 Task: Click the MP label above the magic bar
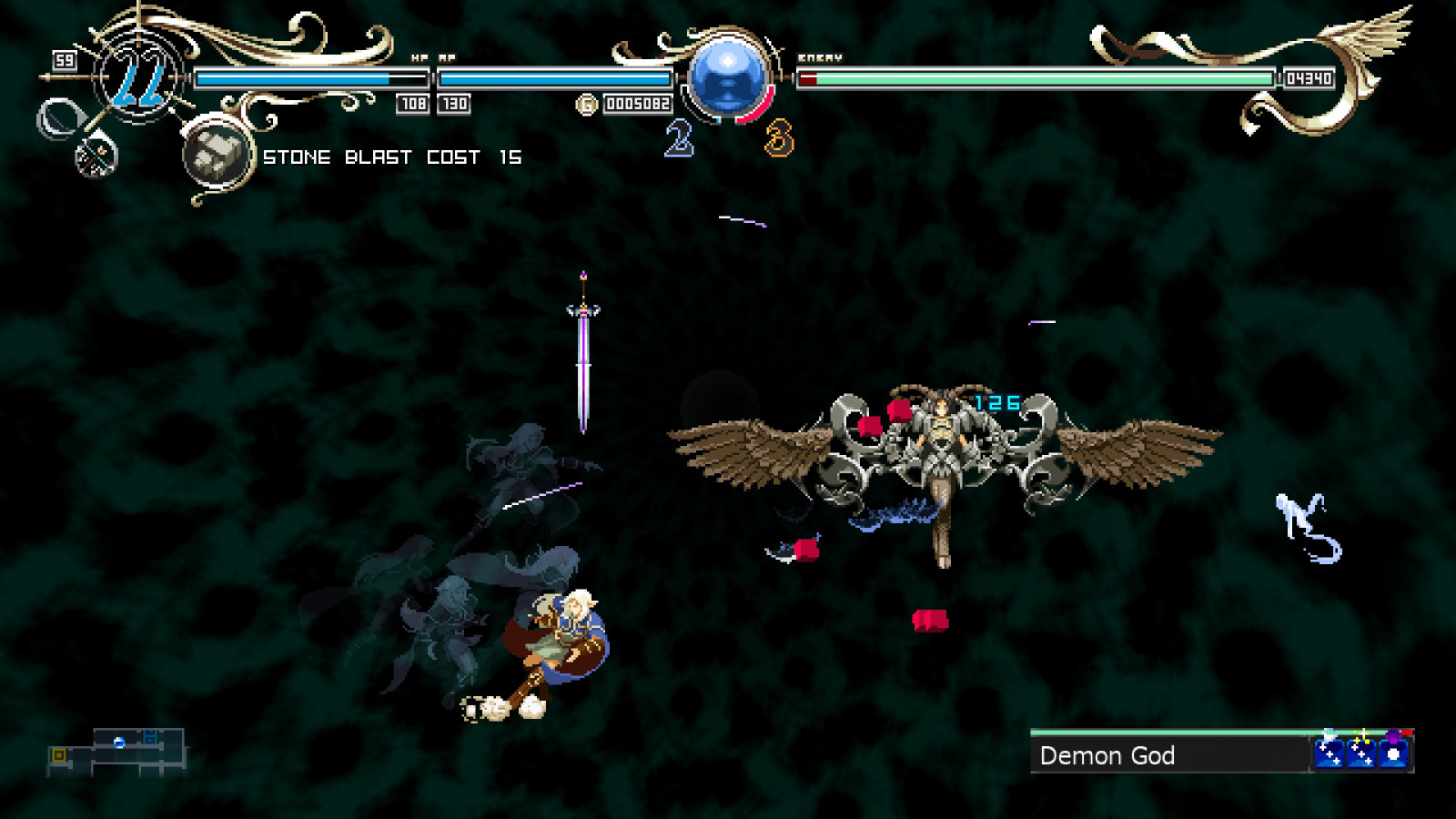point(447,56)
